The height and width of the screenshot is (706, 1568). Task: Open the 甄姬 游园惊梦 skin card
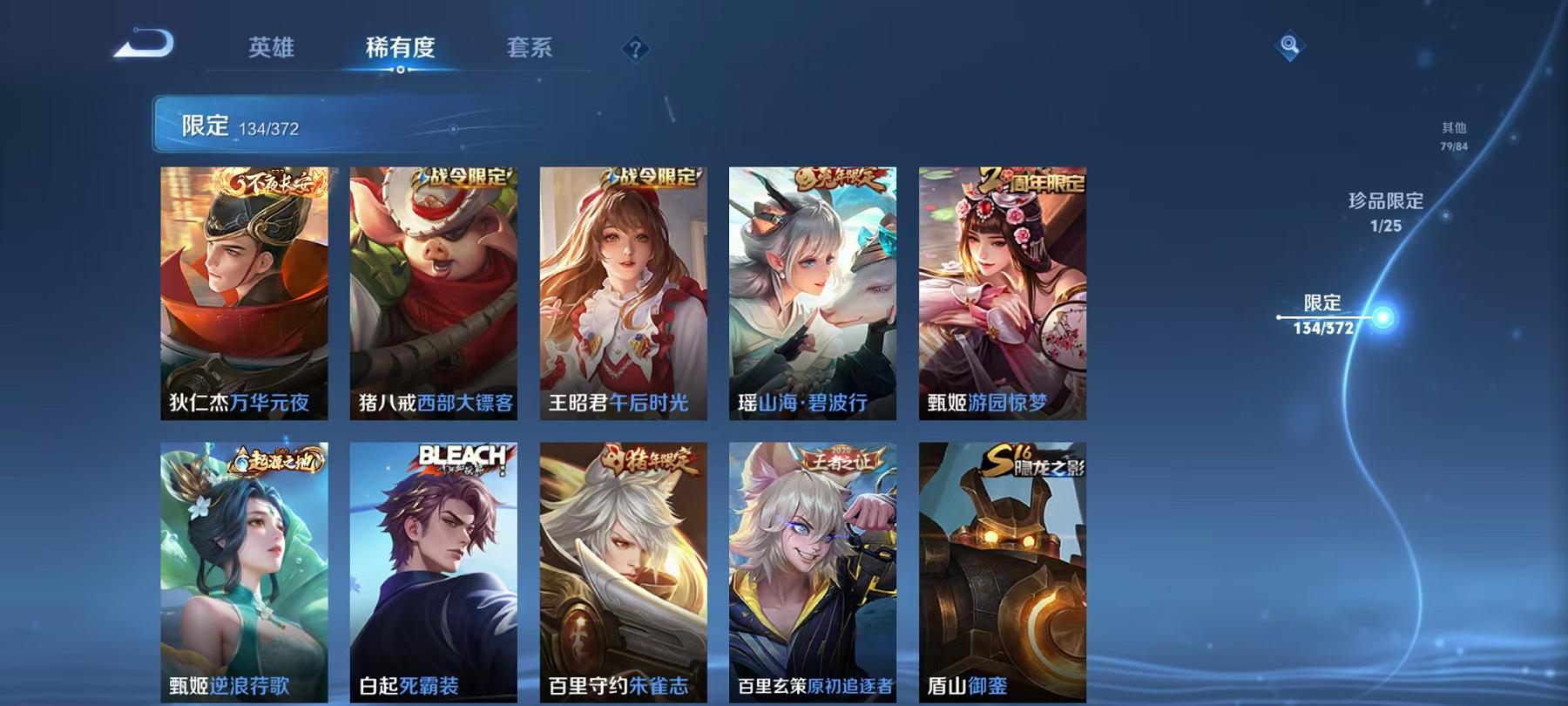1000,288
